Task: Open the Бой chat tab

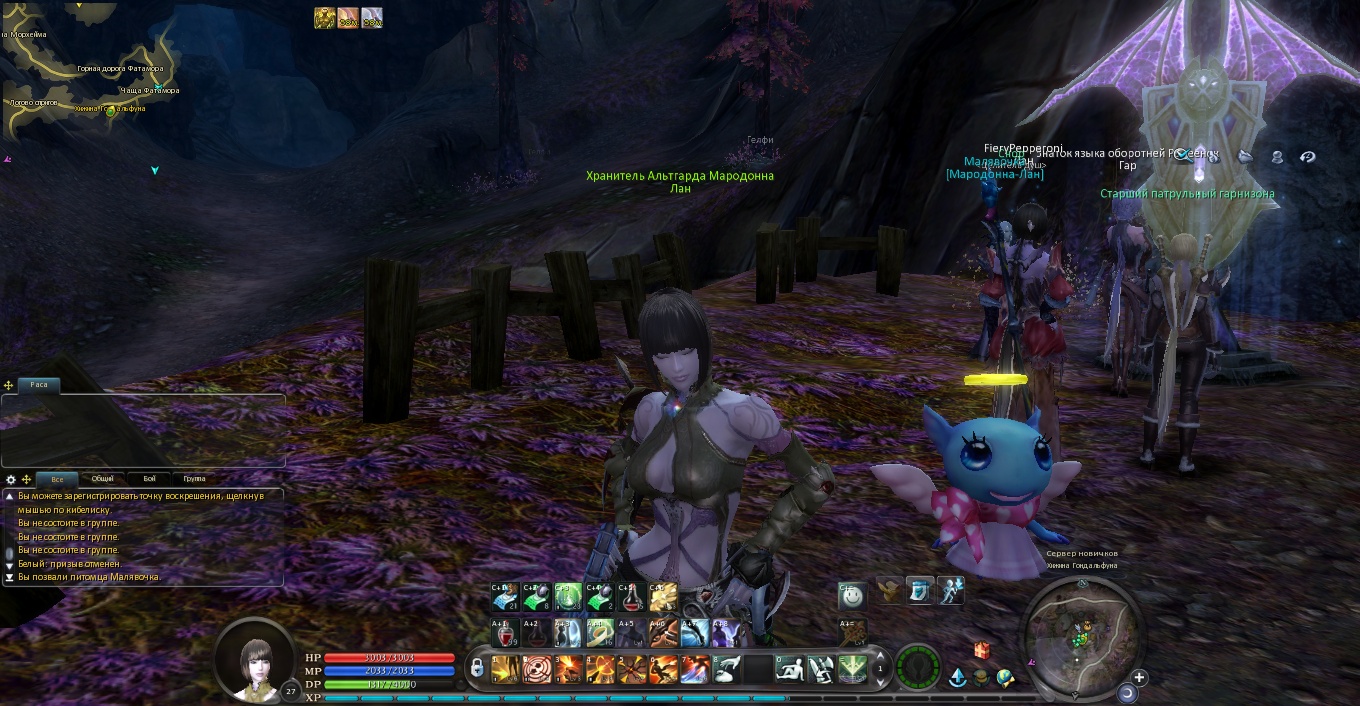Action: [x=148, y=479]
